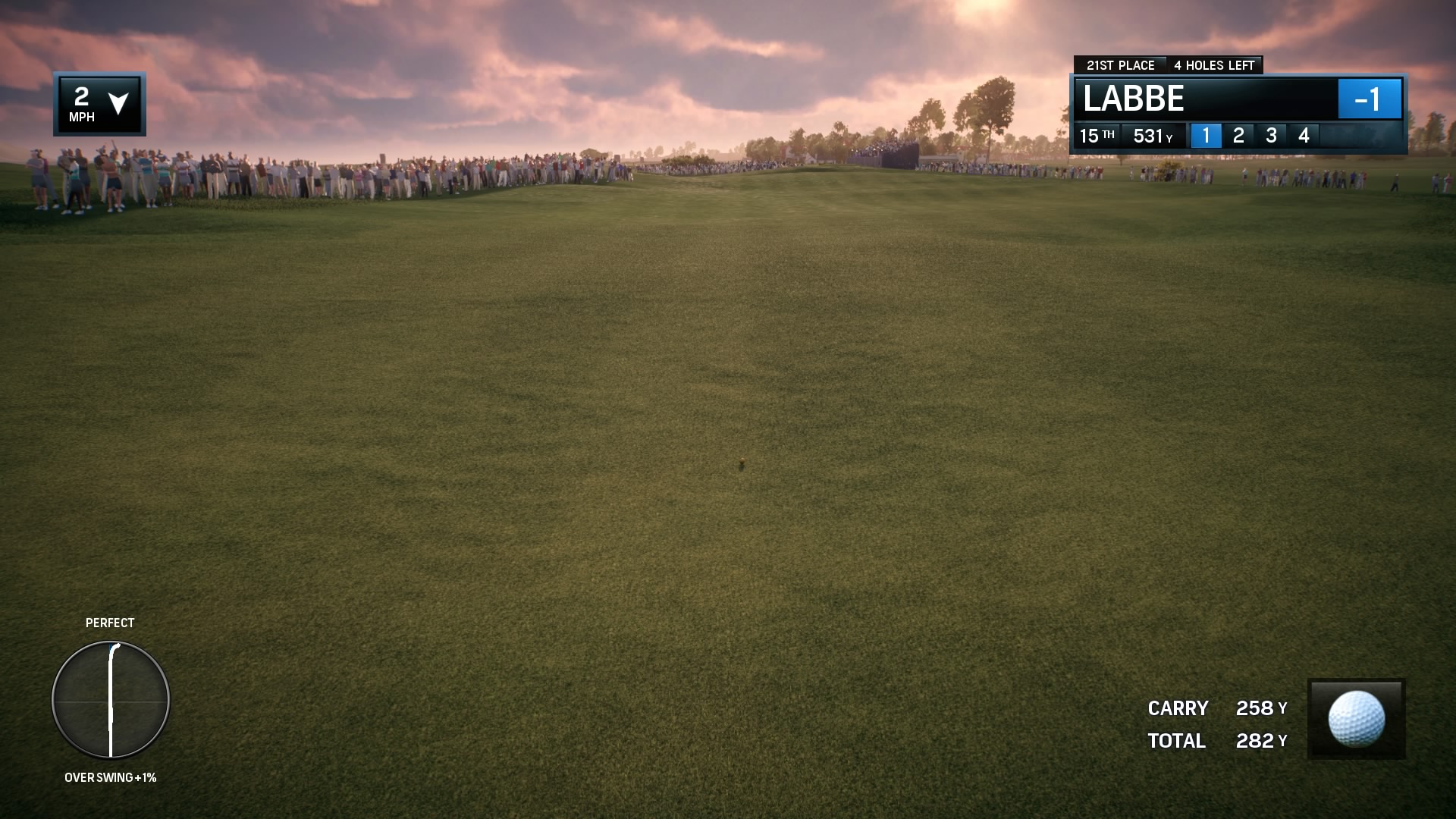
Task: Click the swing plane feedback dial
Action: click(x=110, y=700)
